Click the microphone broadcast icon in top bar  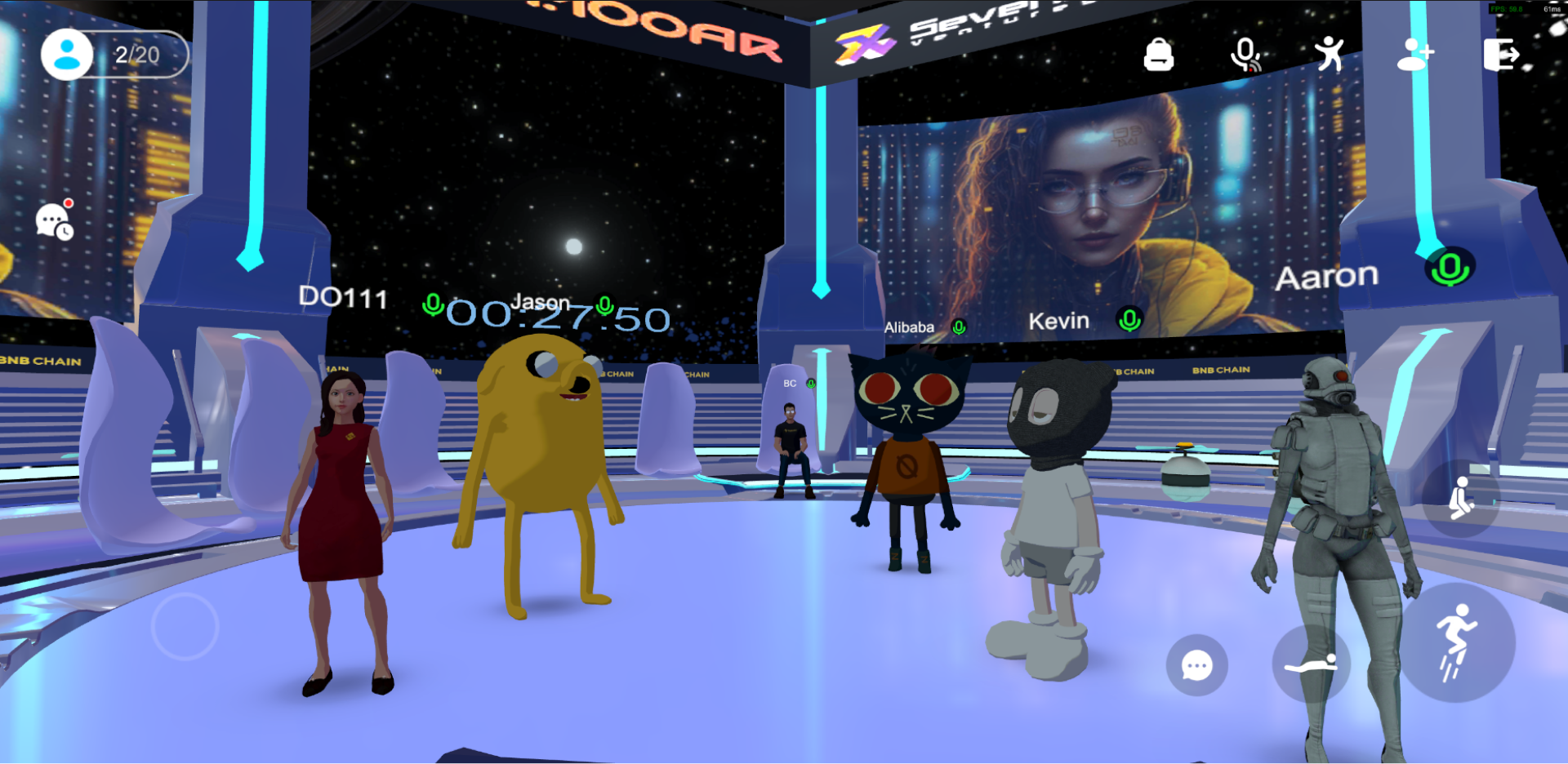1244,53
